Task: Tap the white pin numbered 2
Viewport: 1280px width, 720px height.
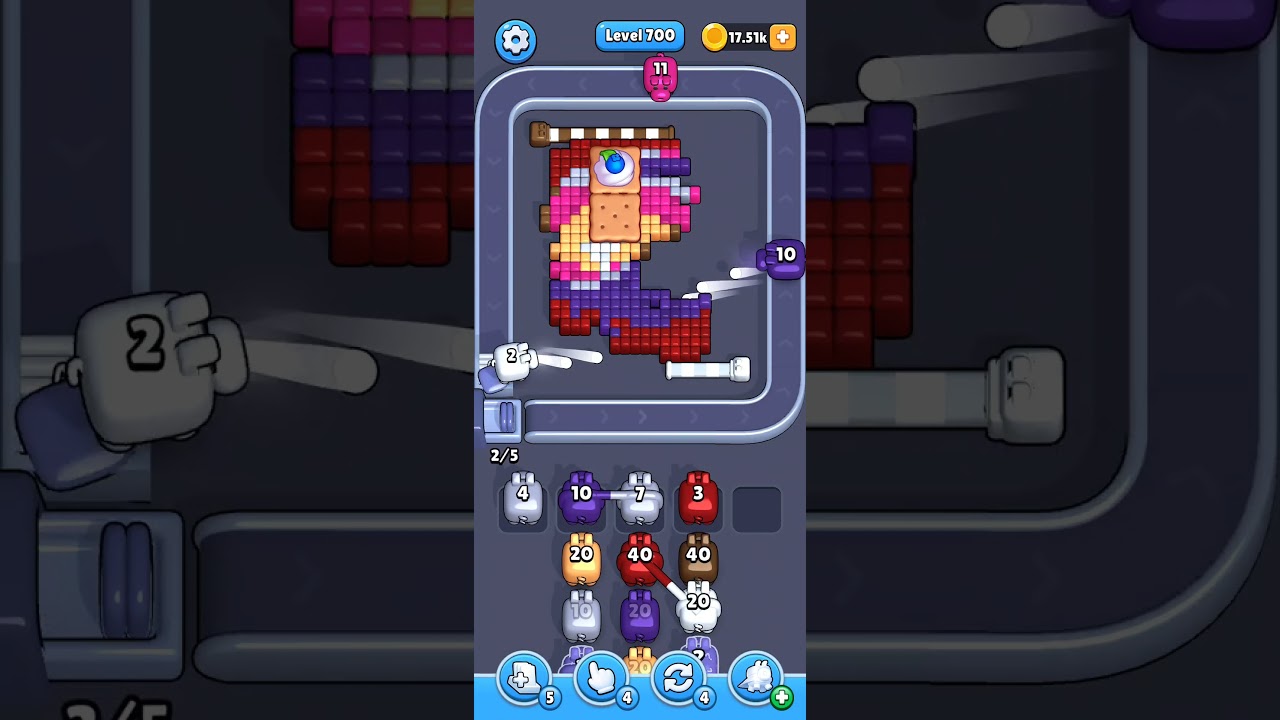Action: (511, 360)
